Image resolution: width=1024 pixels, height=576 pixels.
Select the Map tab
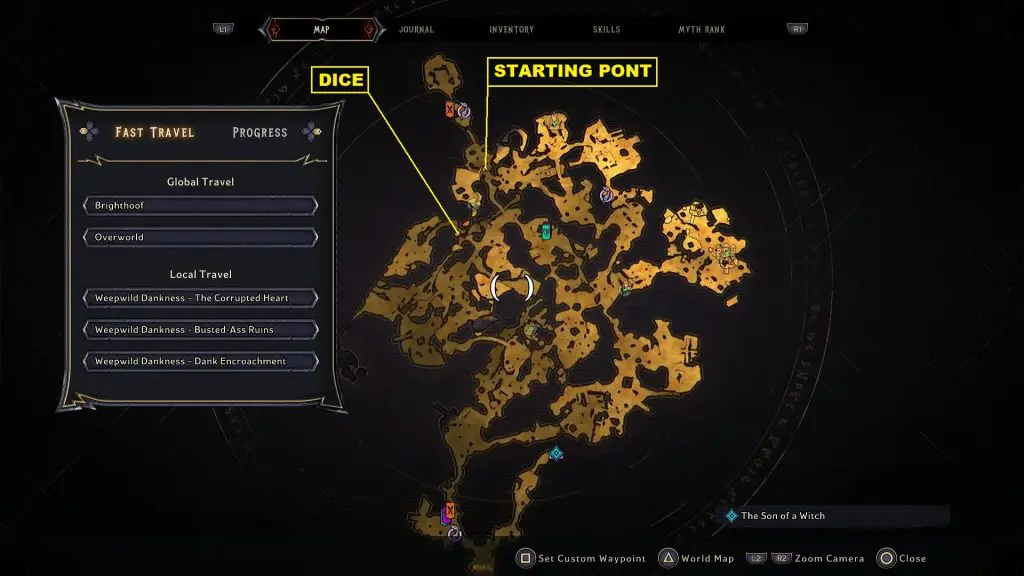(321, 30)
